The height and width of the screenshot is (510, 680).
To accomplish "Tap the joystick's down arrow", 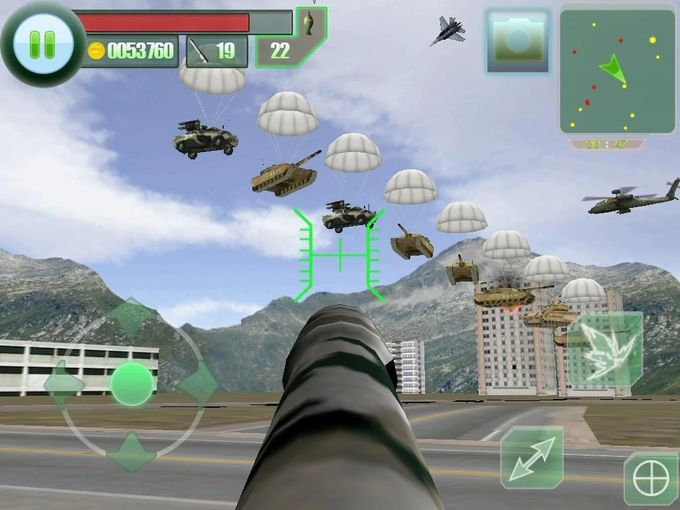I will pos(133,450).
